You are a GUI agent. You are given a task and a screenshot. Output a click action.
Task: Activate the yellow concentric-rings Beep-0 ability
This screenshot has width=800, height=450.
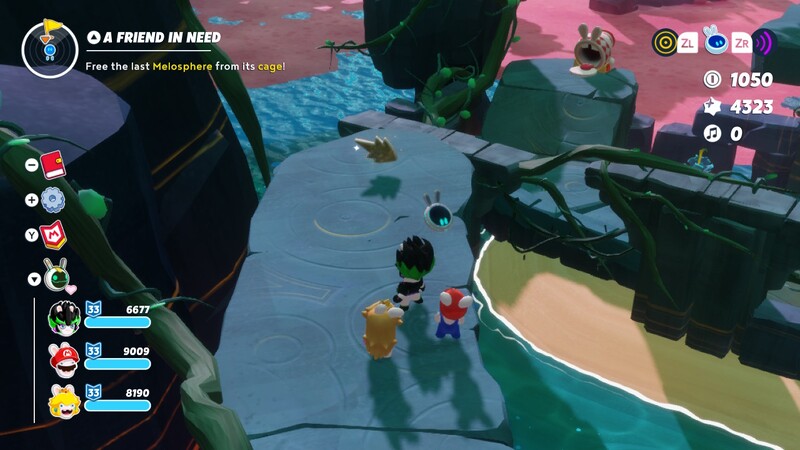664,42
